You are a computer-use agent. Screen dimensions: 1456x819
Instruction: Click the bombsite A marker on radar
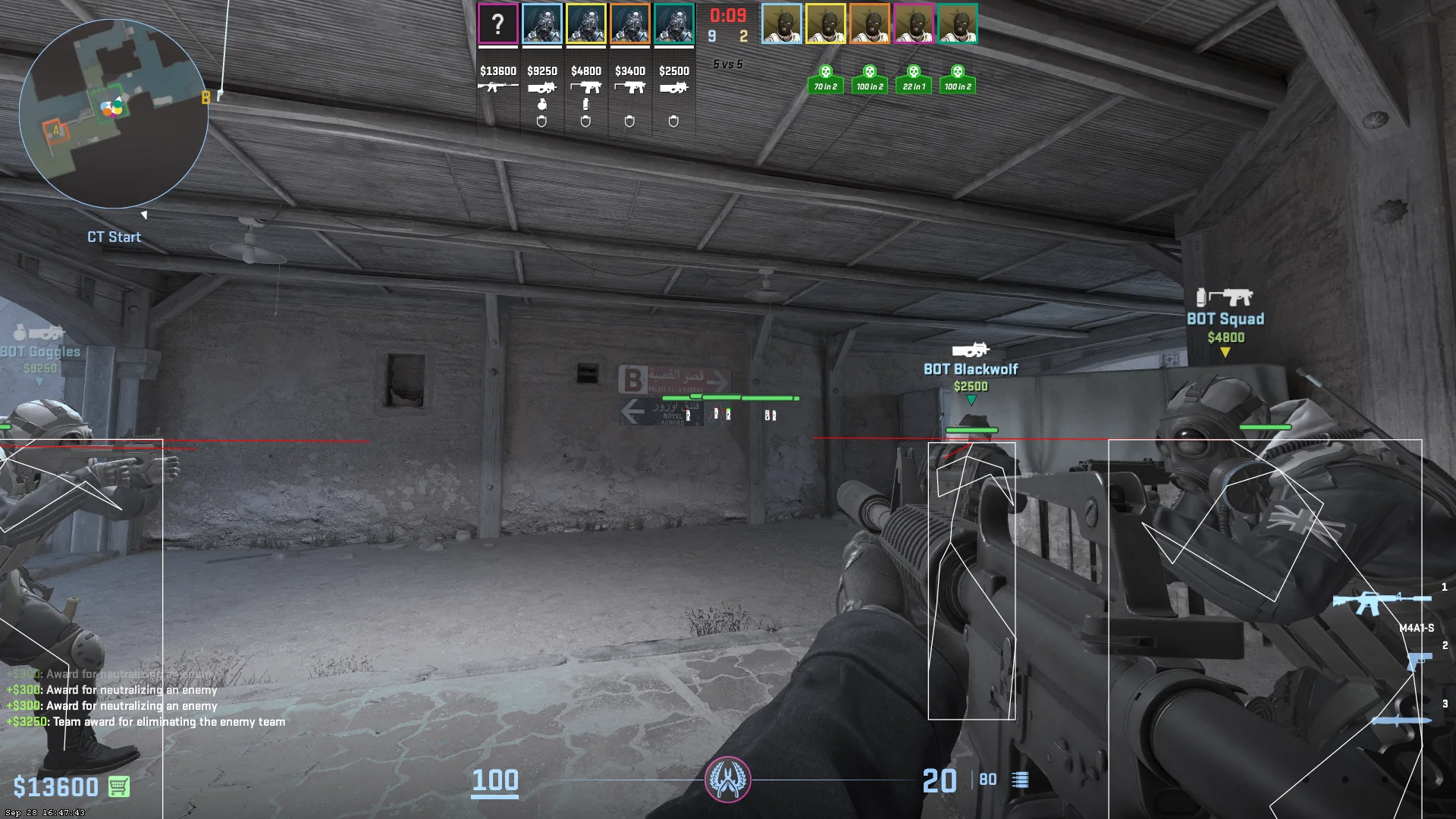55,130
